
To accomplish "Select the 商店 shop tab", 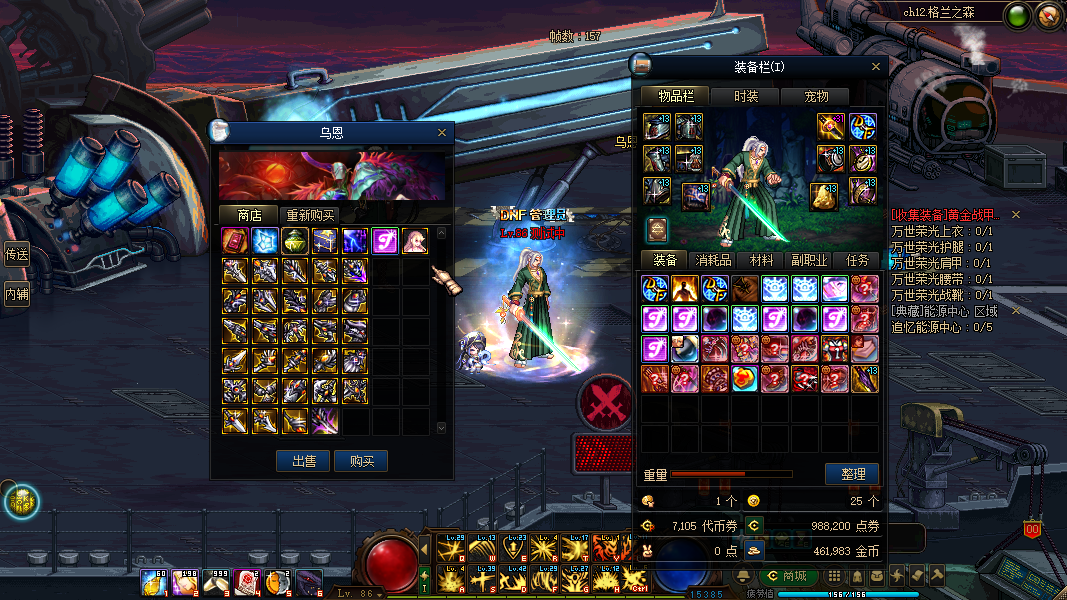I will [x=249, y=215].
